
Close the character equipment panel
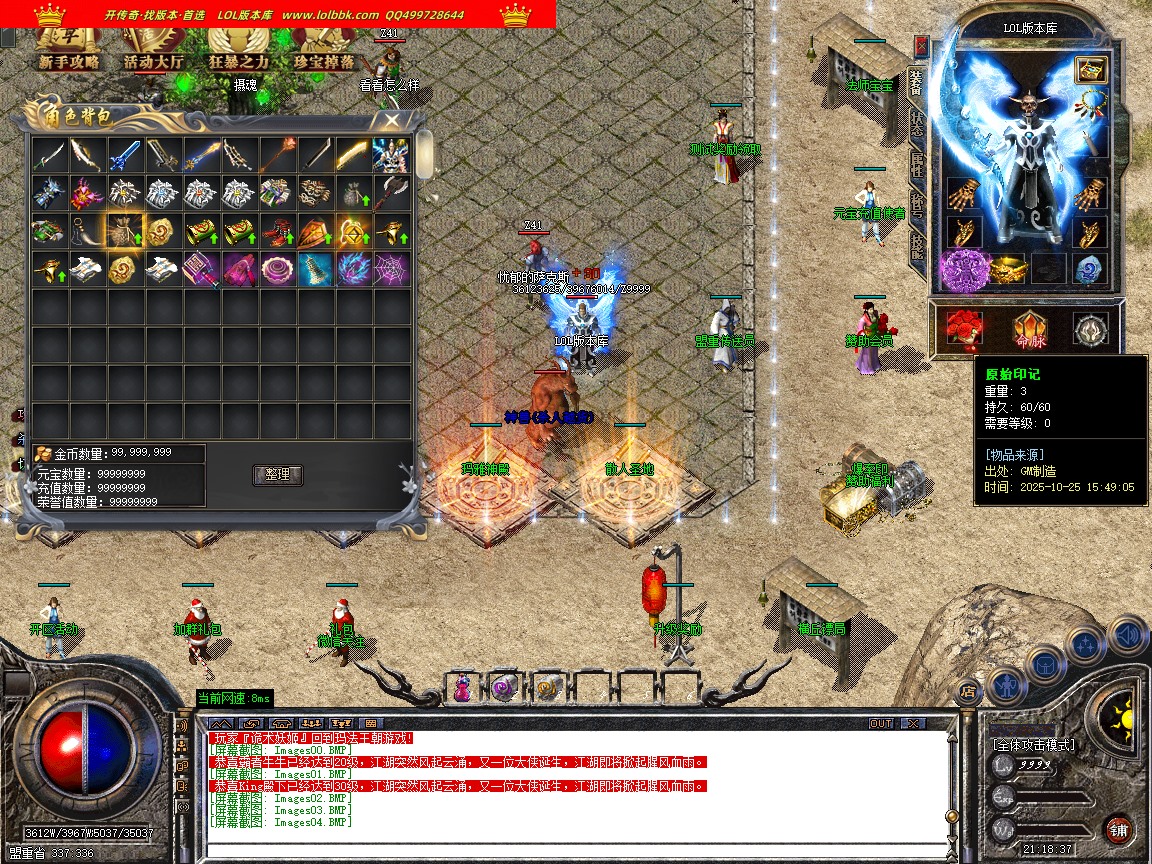[921, 46]
